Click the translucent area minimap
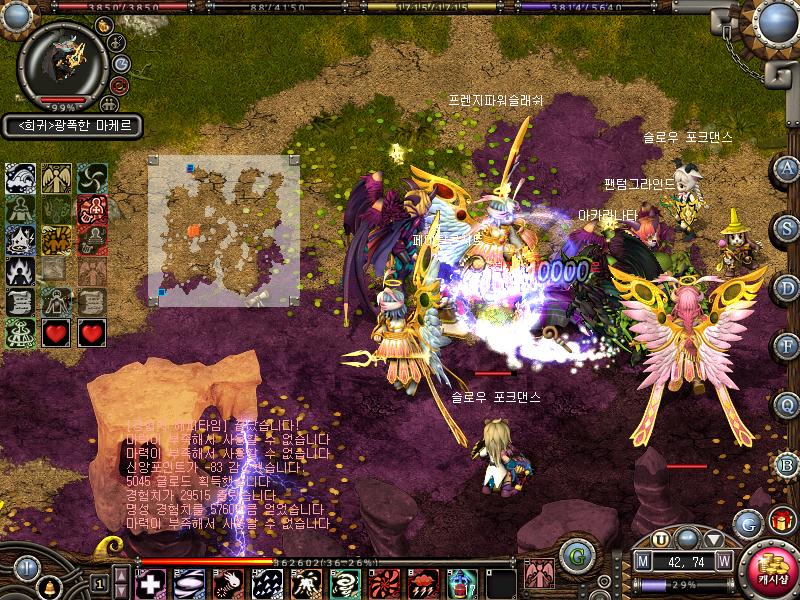The height and width of the screenshot is (600, 800). (223, 230)
